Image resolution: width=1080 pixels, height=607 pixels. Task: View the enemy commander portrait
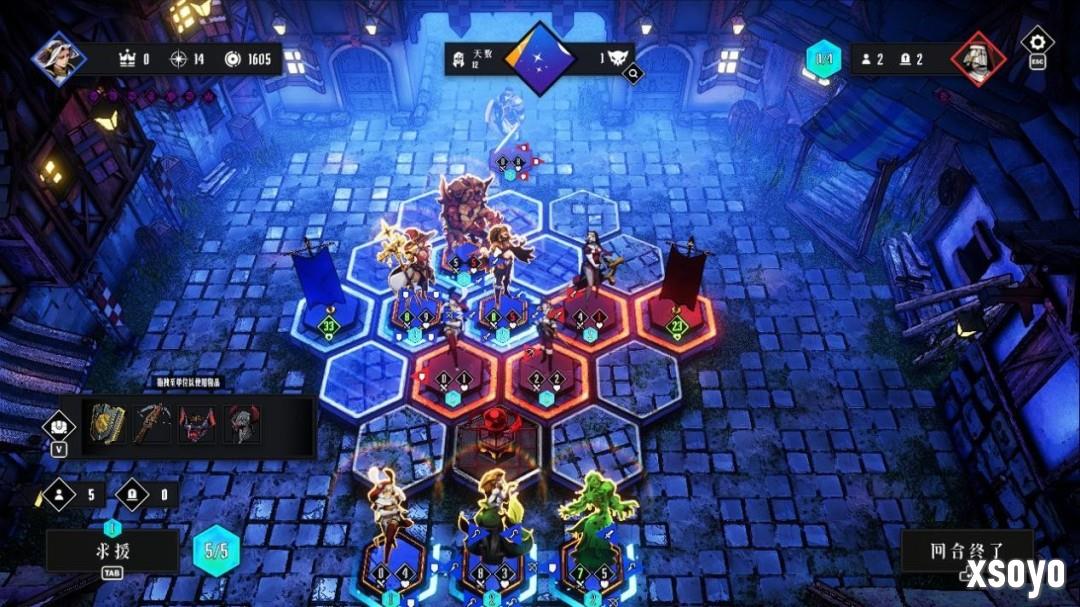coord(977,59)
